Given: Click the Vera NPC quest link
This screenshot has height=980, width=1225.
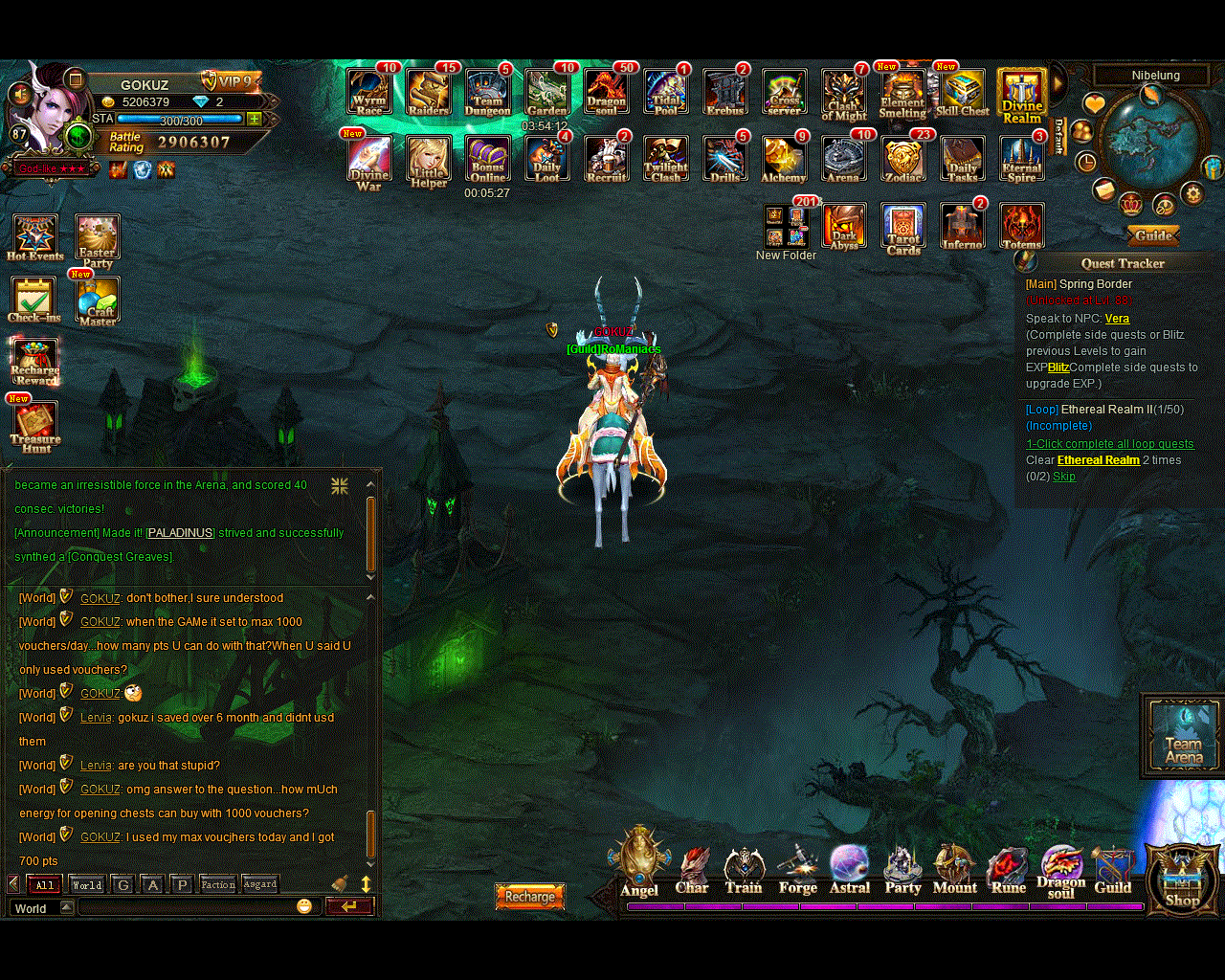Looking at the screenshot, I should [x=1117, y=319].
